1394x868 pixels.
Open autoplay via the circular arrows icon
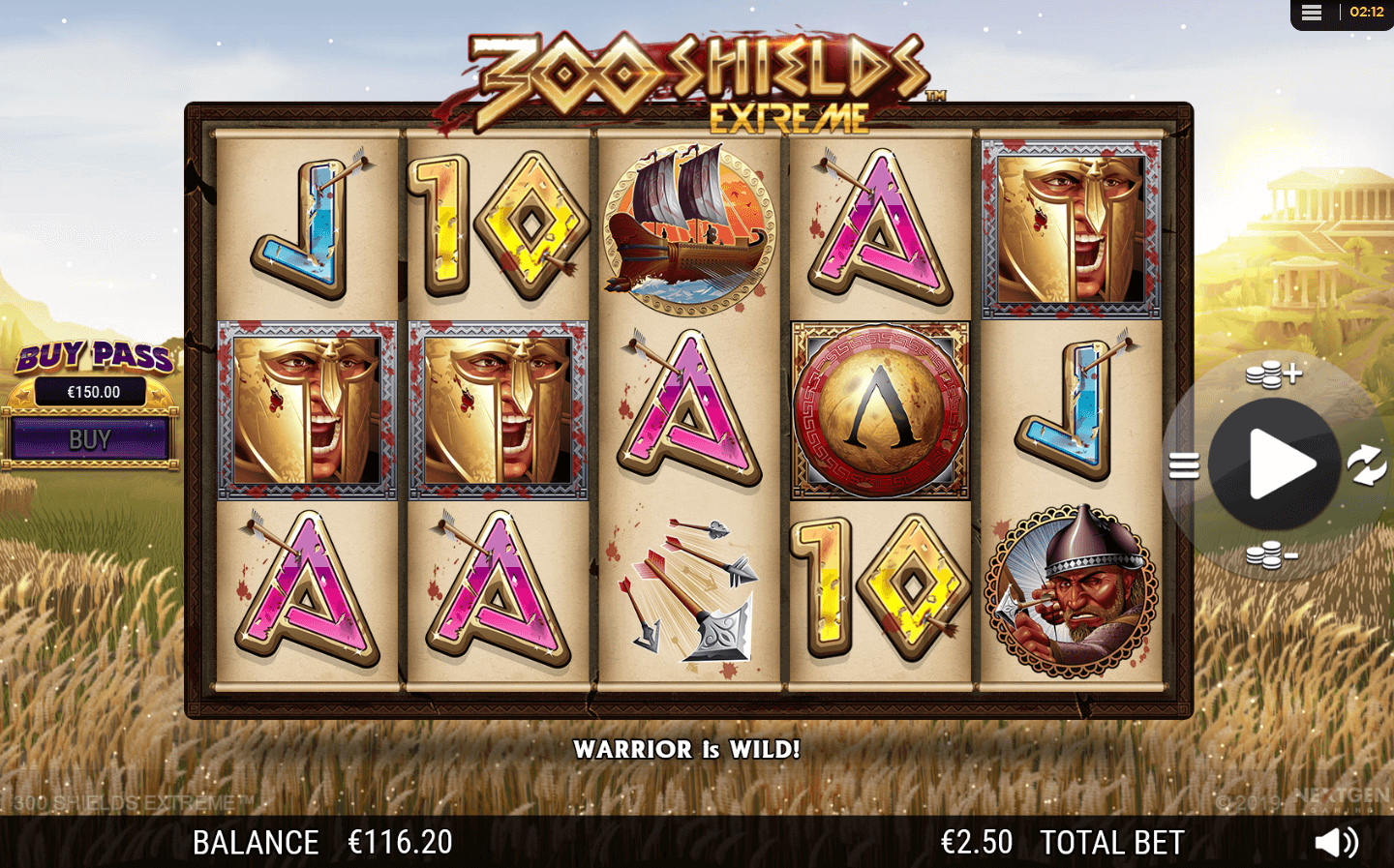(x=1366, y=465)
